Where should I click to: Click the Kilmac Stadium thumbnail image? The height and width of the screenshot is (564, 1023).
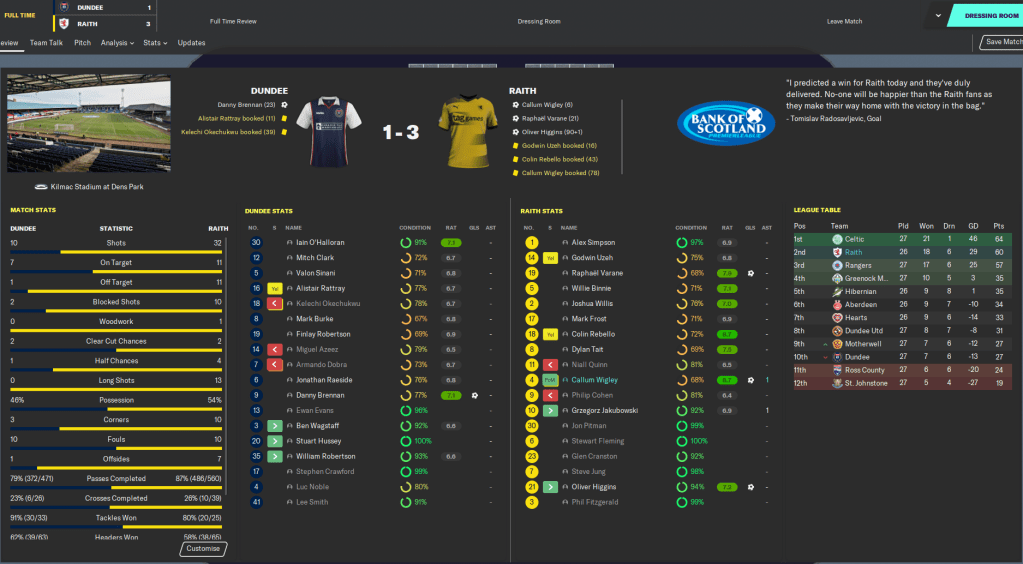tap(88, 124)
